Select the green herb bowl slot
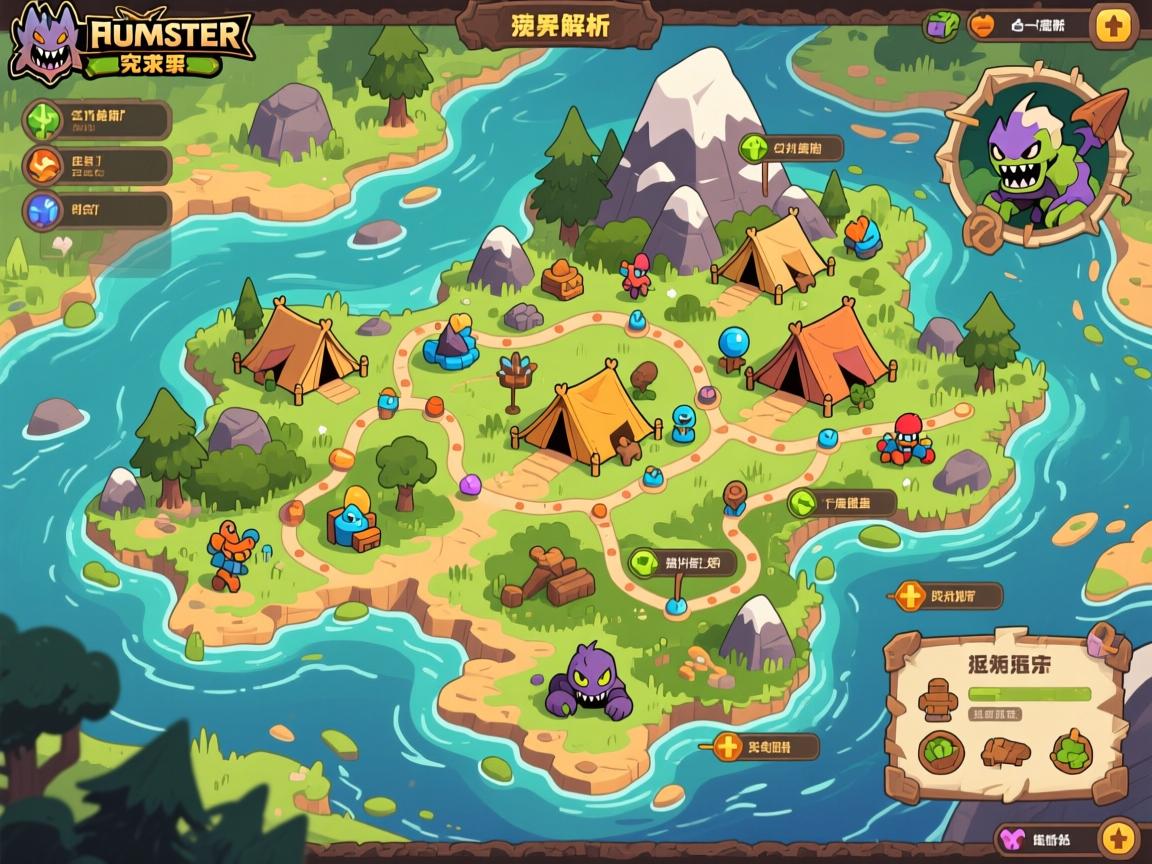Image resolution: width=1152 pixels, height=864 pixels. pyautogui.click(x=1071, y=751)
